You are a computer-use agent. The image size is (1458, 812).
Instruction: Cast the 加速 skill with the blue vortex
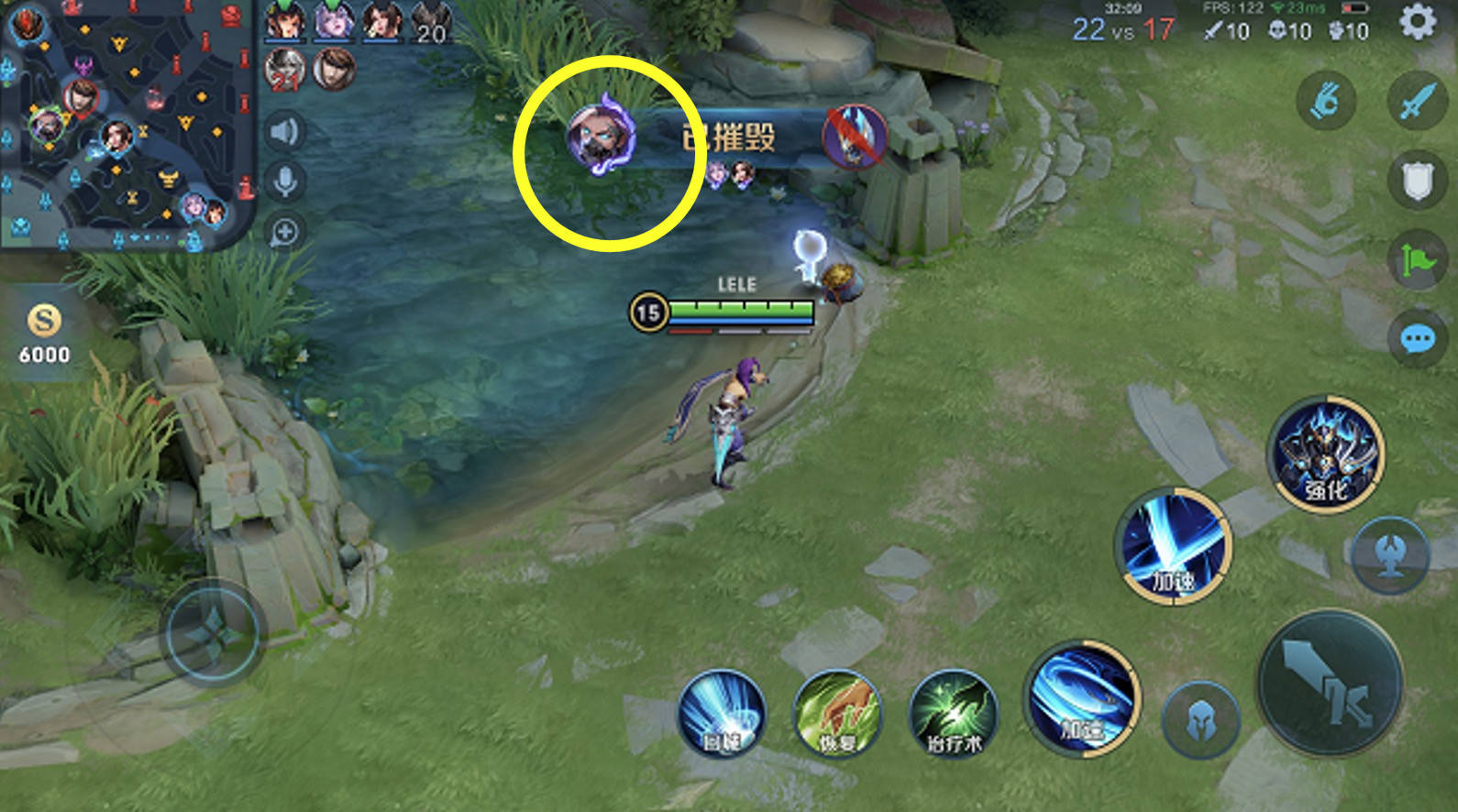[1084, 698]
